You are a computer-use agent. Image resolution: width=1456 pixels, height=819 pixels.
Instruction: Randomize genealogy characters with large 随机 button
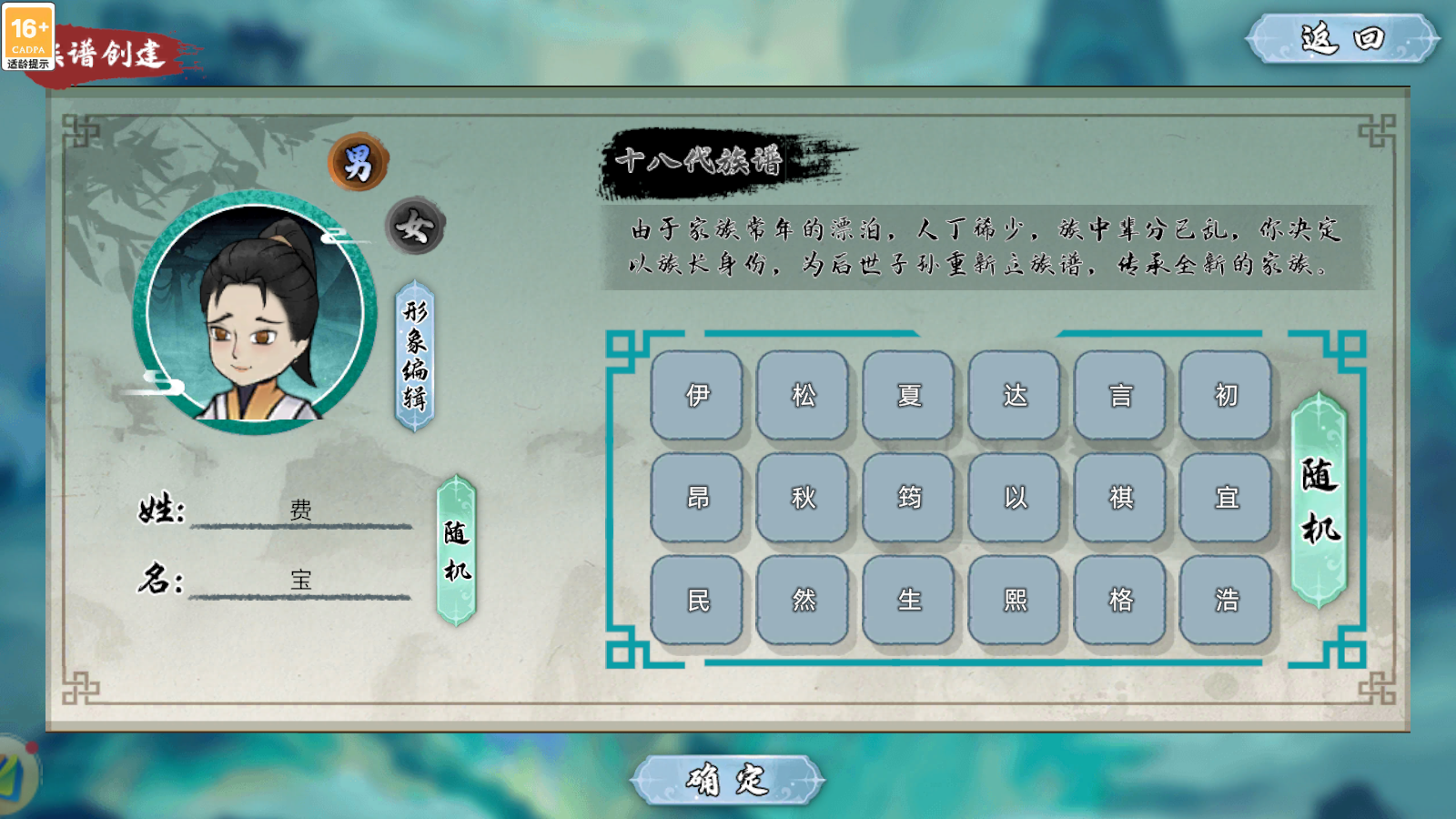pyautogui.click(x=1319, y=500)
